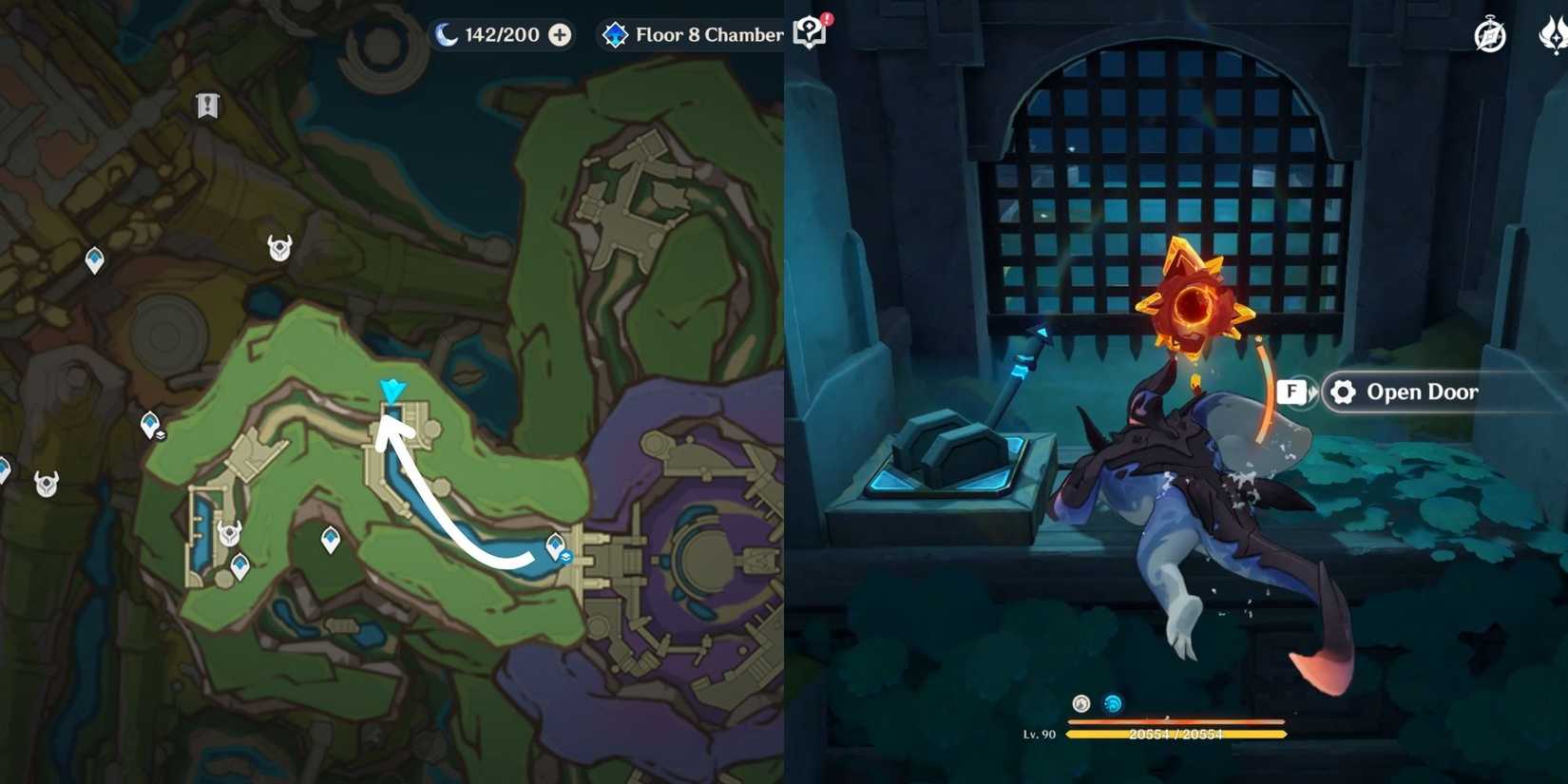
Task: Click the blue player position arrow on the map
Action: pos(391,388)
